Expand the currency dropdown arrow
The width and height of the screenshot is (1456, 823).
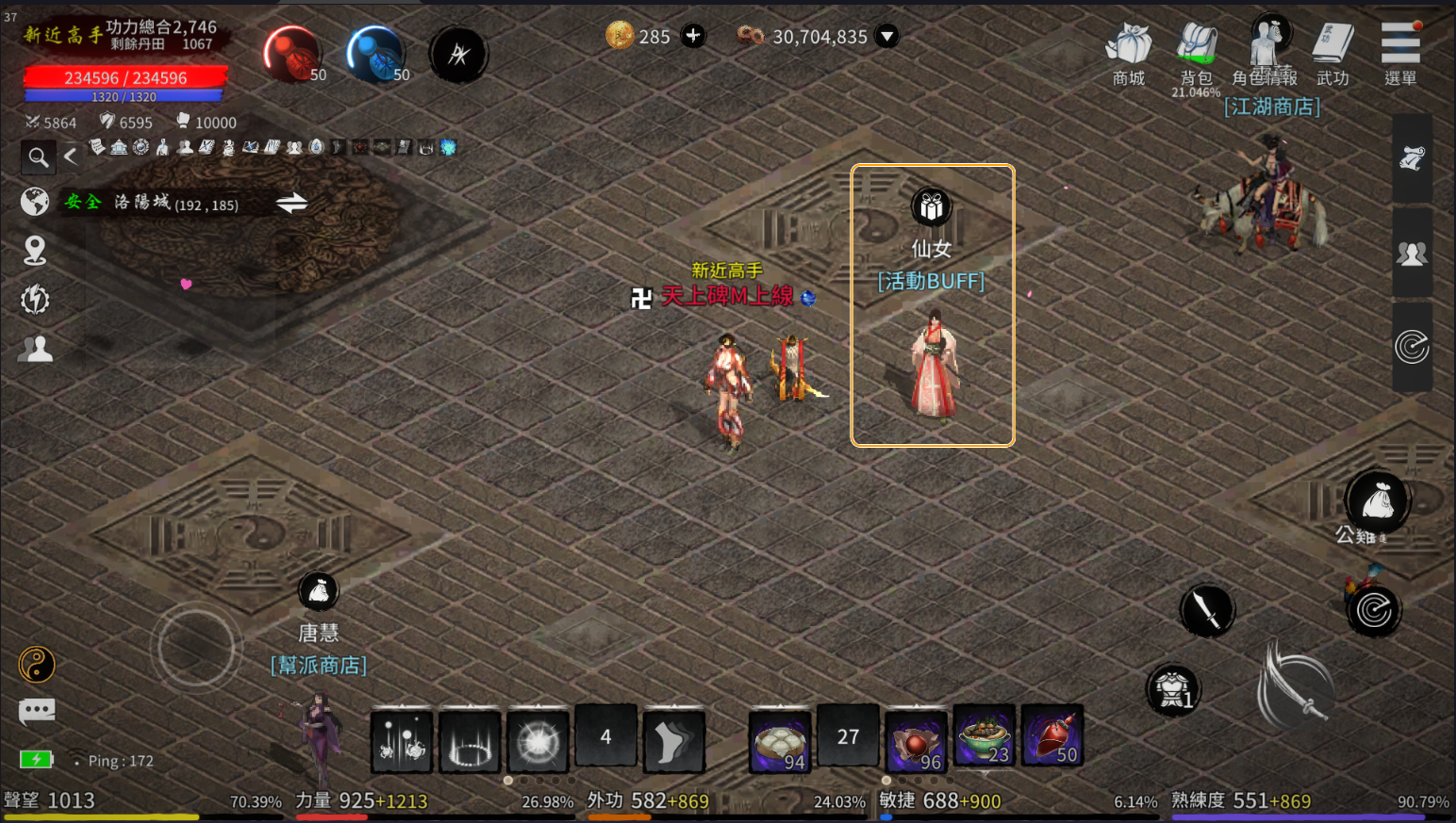(886, 36)
